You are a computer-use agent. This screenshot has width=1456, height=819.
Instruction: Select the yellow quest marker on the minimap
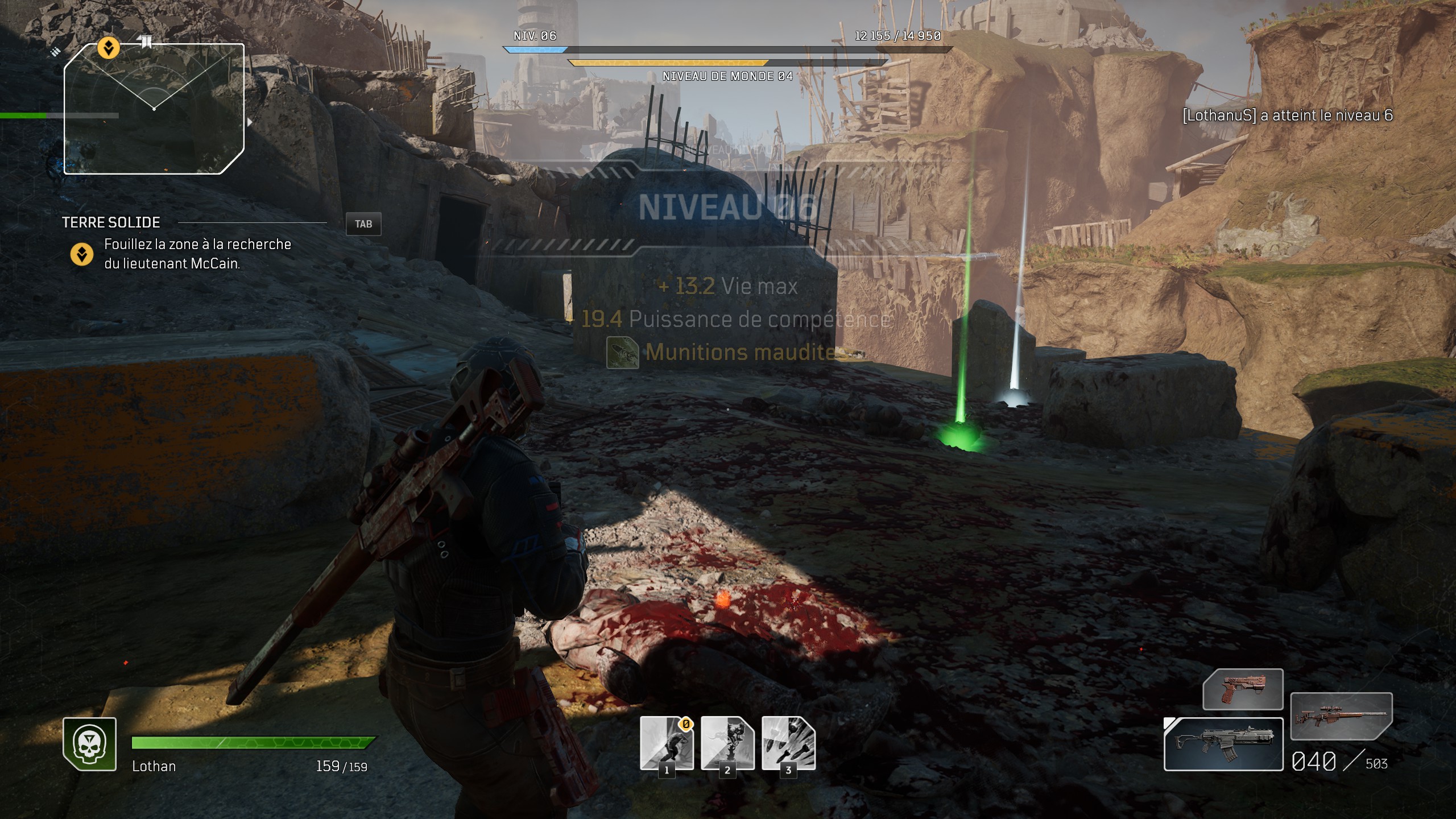[x=108, y=48]
